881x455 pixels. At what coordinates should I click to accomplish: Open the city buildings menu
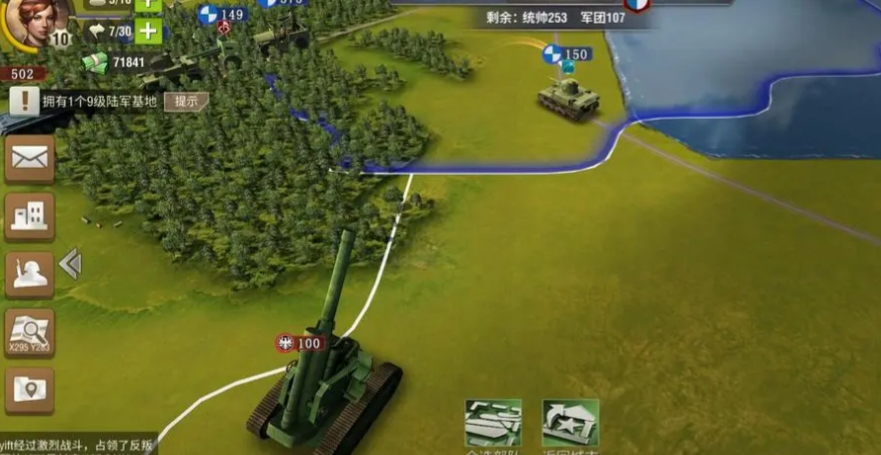click(x=30, y=215)
